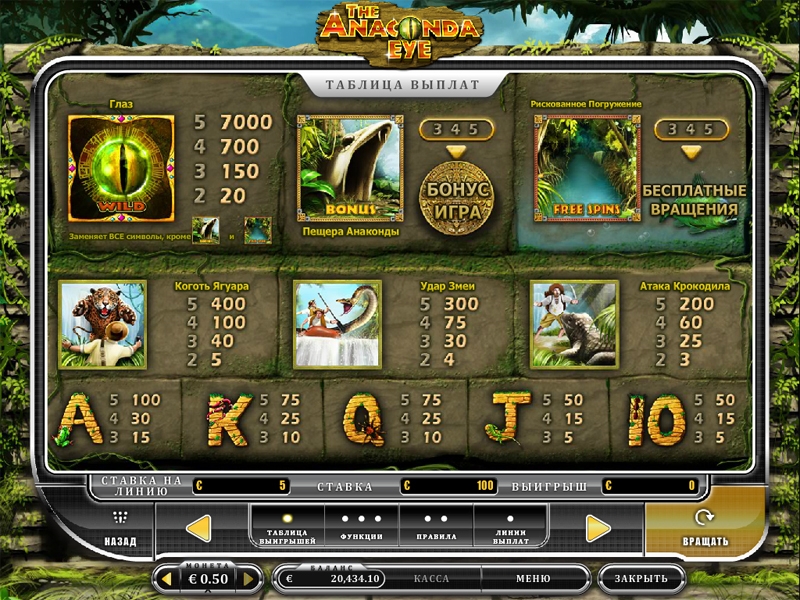Go back with the Назад button
The height and width of the screenshot is (600, 800).
[120, 529]
